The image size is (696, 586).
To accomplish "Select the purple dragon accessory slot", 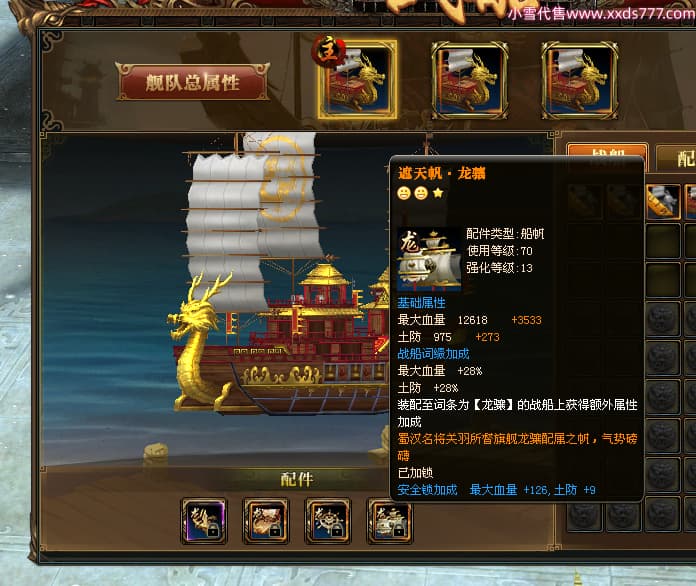I will click(x=204, y=520).
